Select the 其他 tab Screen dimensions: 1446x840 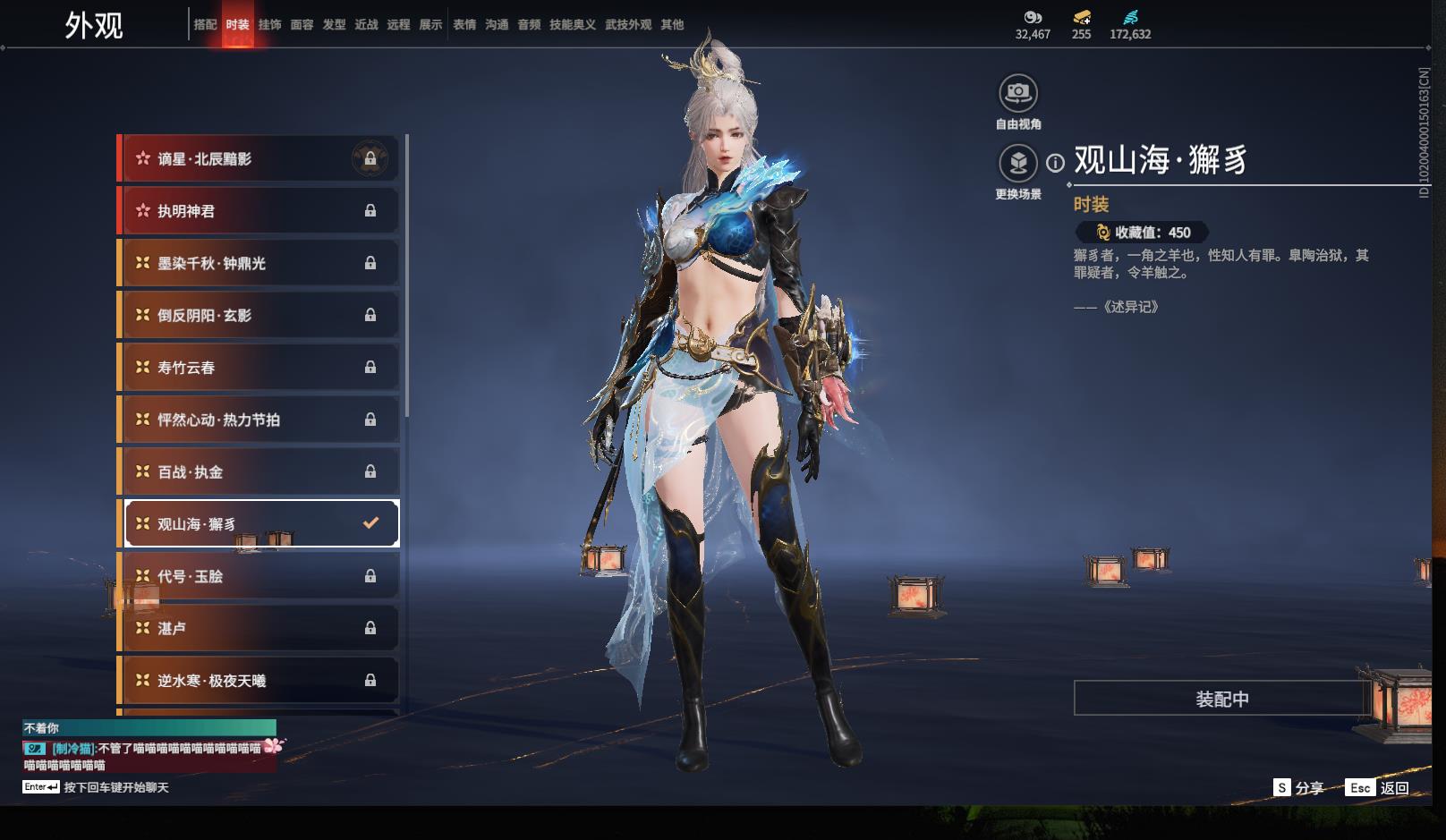[x=672, y=25]
